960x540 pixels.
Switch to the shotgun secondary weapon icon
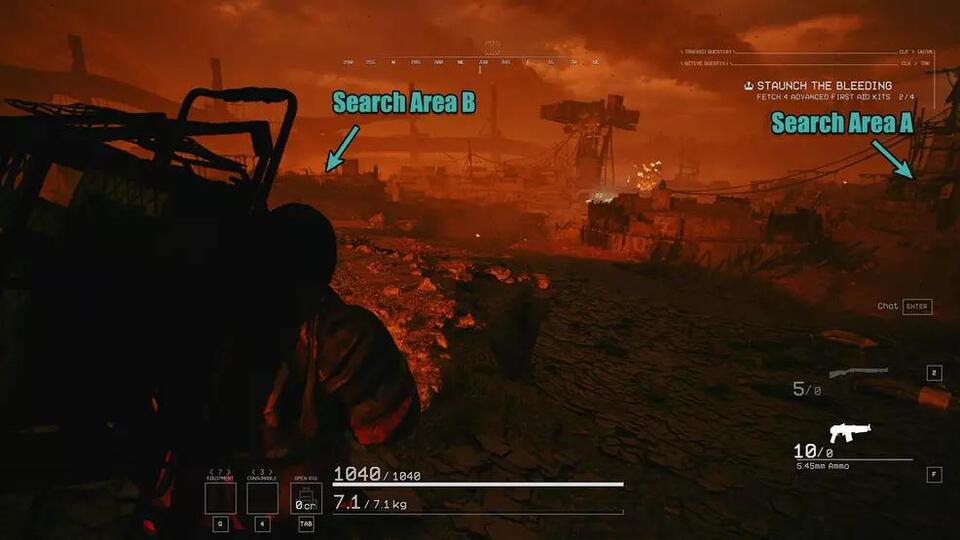coord(858,373)
